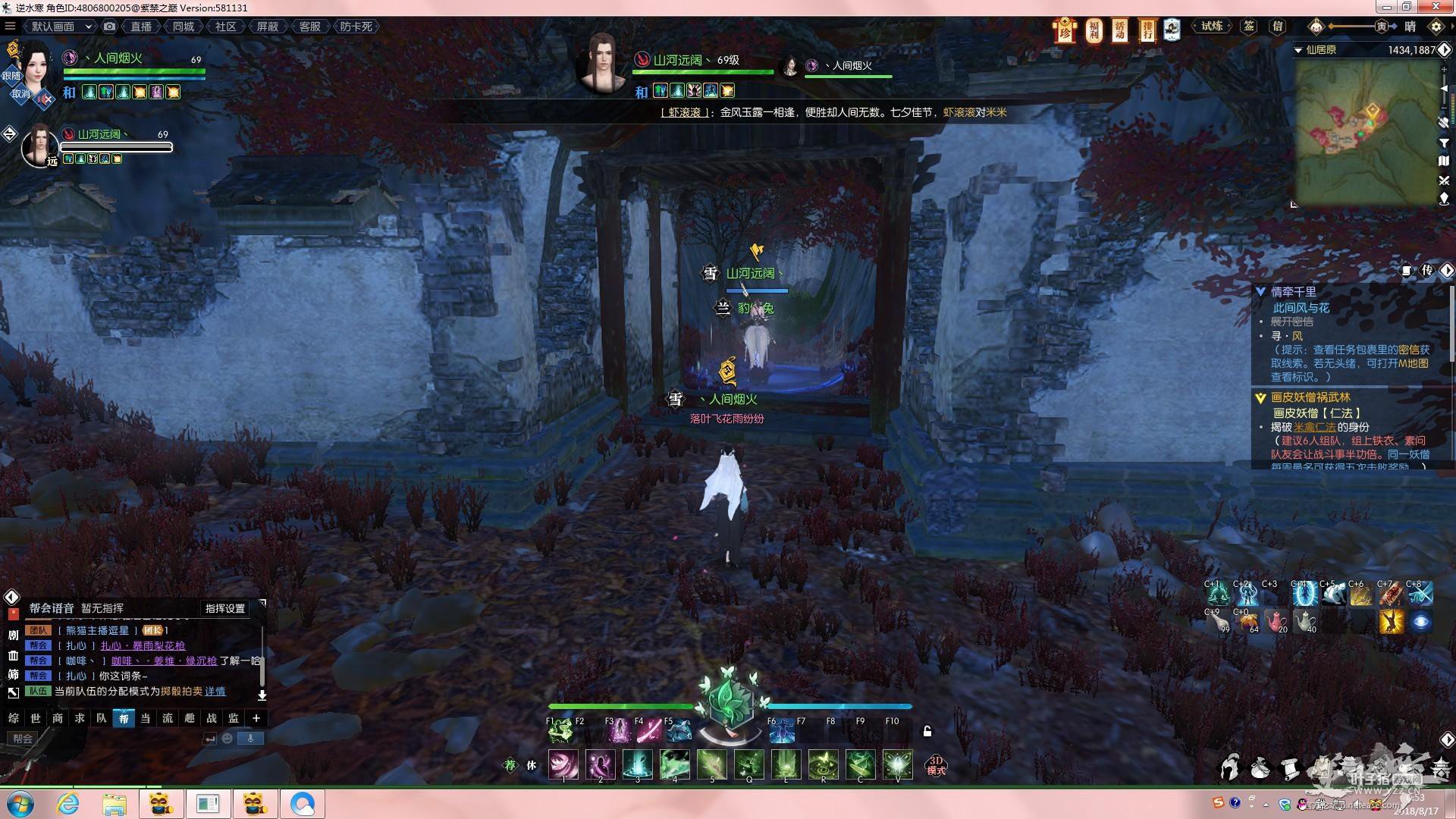The height and width of the screenshot is (819, 1456).
Task: Toggle the minimap funnel filter icon
Action: [x=1444, y=143]
